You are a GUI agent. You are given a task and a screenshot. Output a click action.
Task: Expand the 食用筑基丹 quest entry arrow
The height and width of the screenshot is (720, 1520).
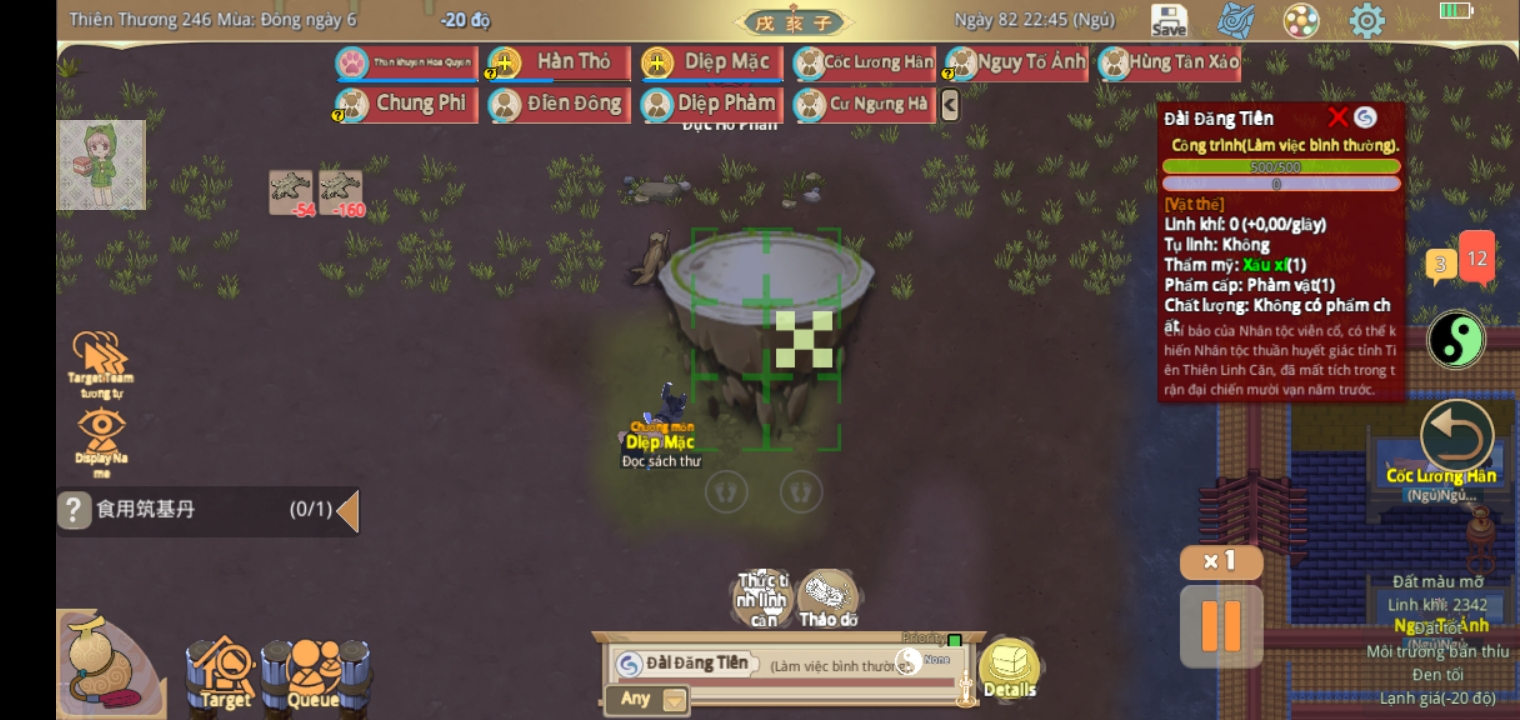pyautogui.click(x=348, y=510)
